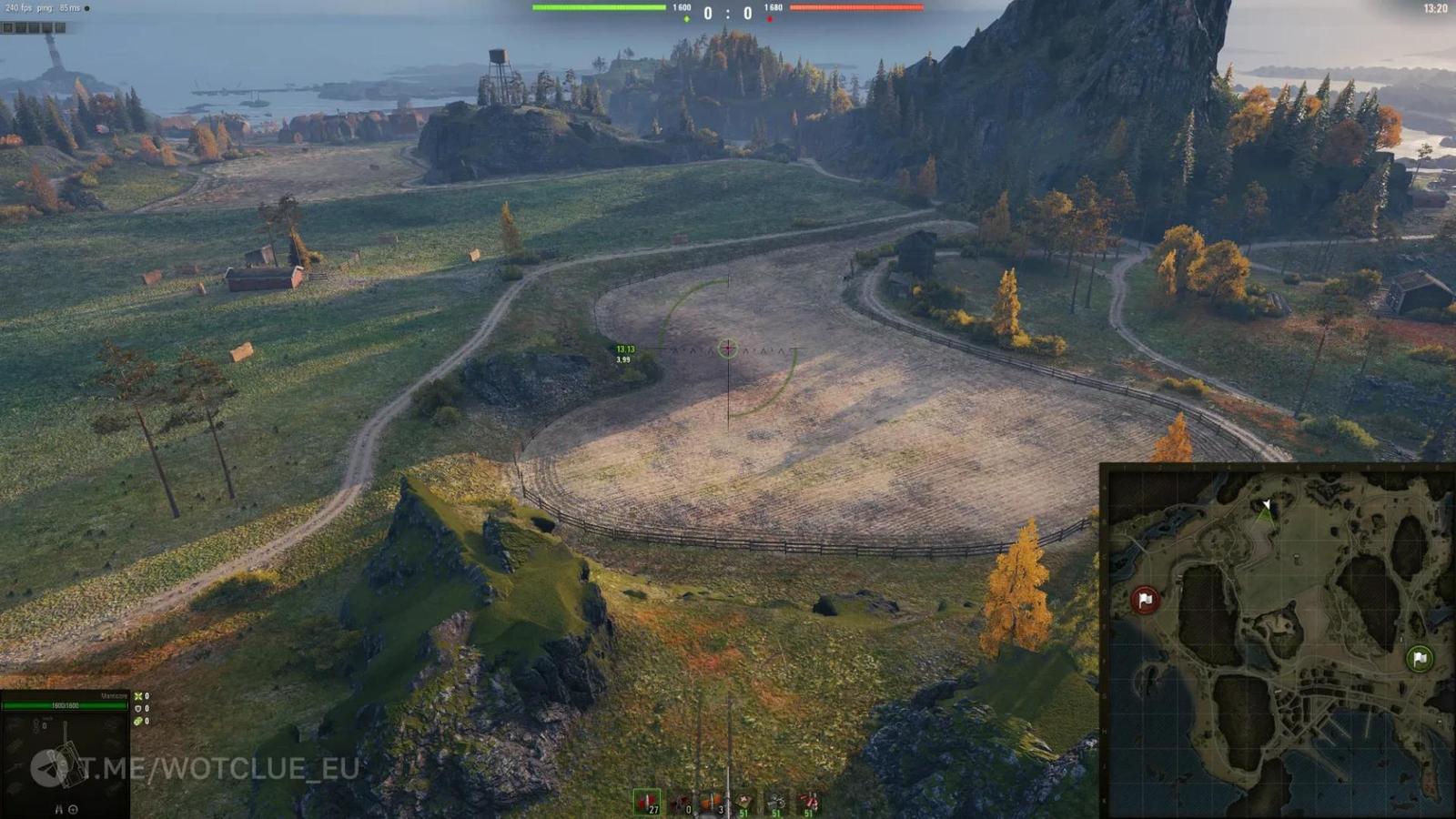Image resolution: width=1456 pixels, height=819 pixels.
Task: Select the fire extinguisher consumable
Action: point(808,801)
